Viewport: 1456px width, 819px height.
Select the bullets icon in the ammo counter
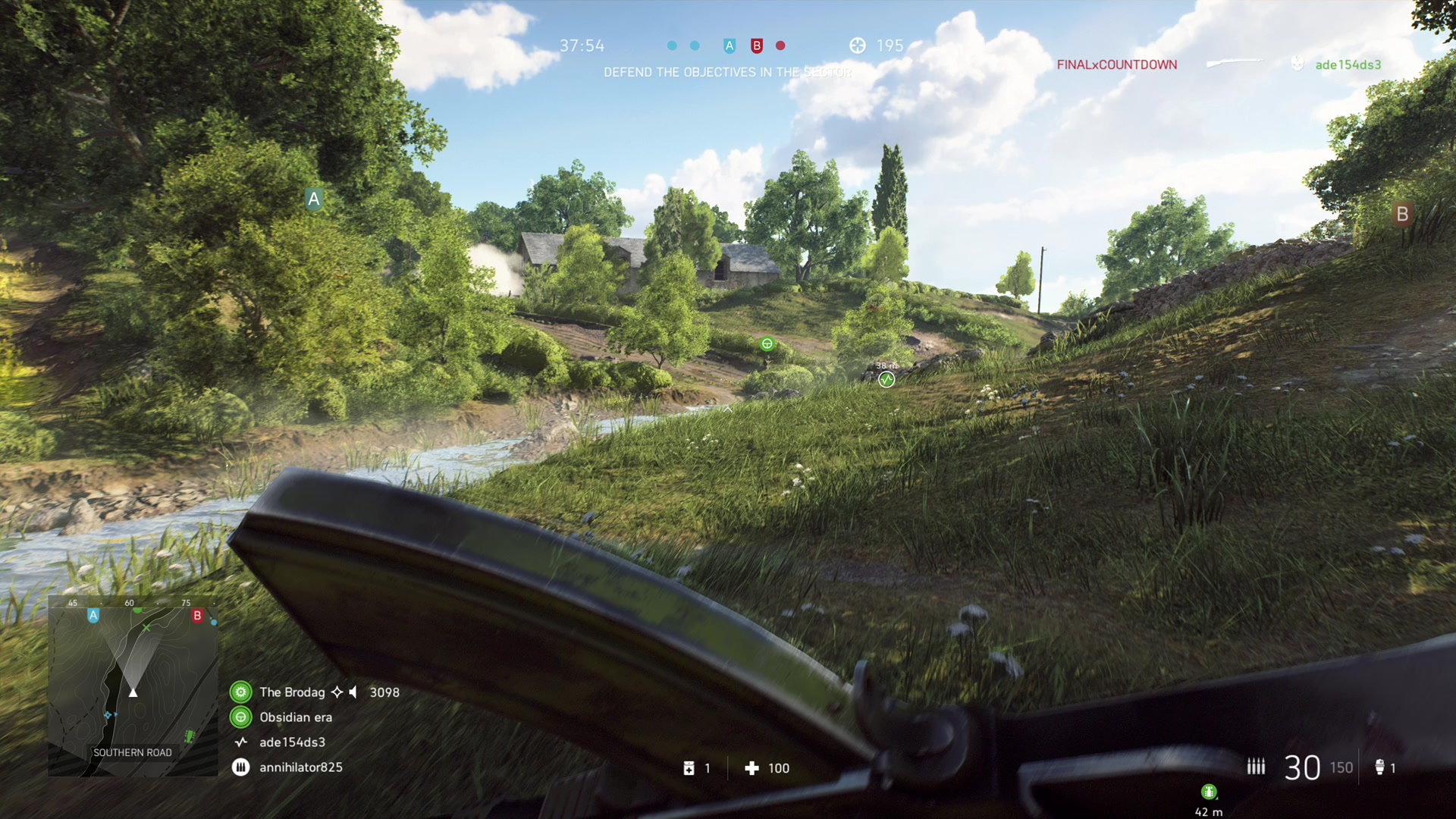coord(1256,767)
